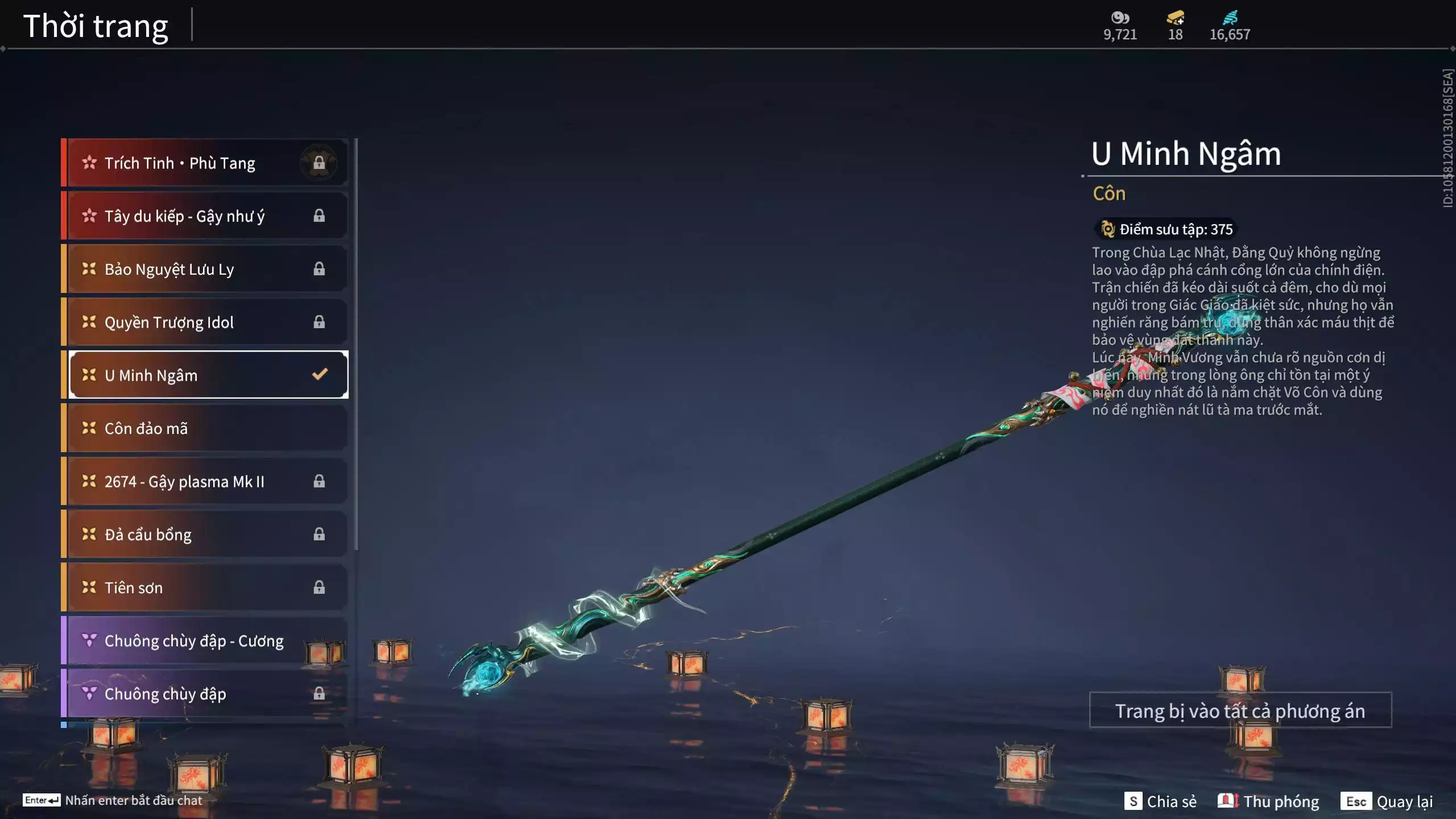Select the Tiên sơn skin
This screenshot has height=819, width=1456.
[x=205, y=588]
